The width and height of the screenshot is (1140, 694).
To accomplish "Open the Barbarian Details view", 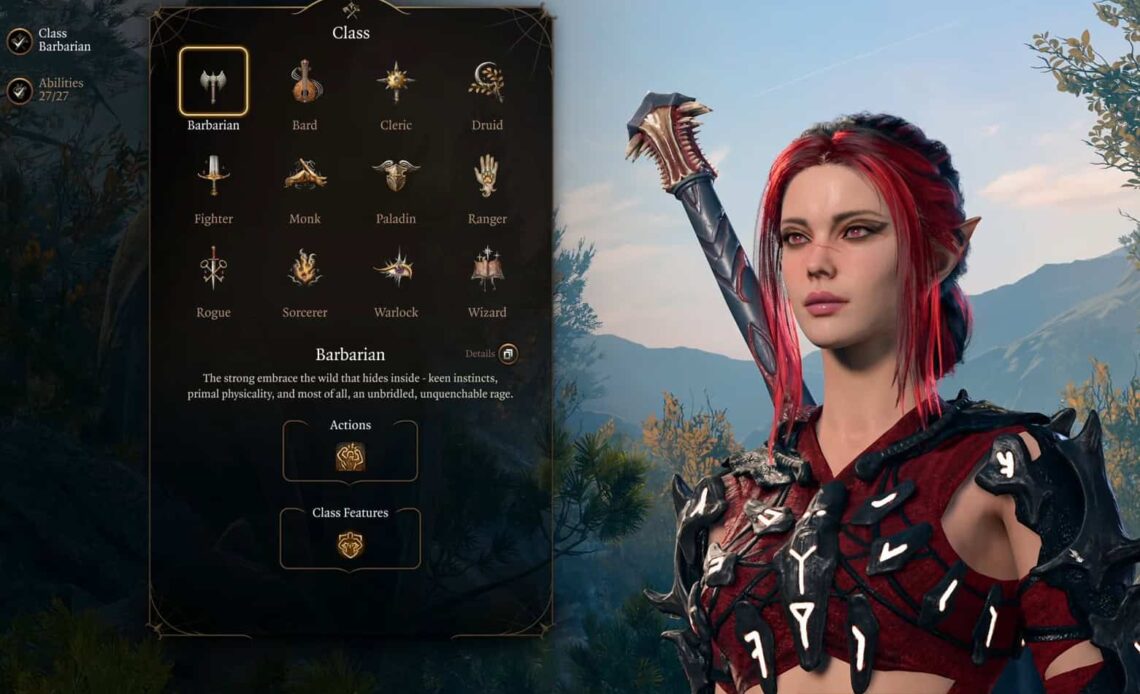I will [x=508, y=354].
